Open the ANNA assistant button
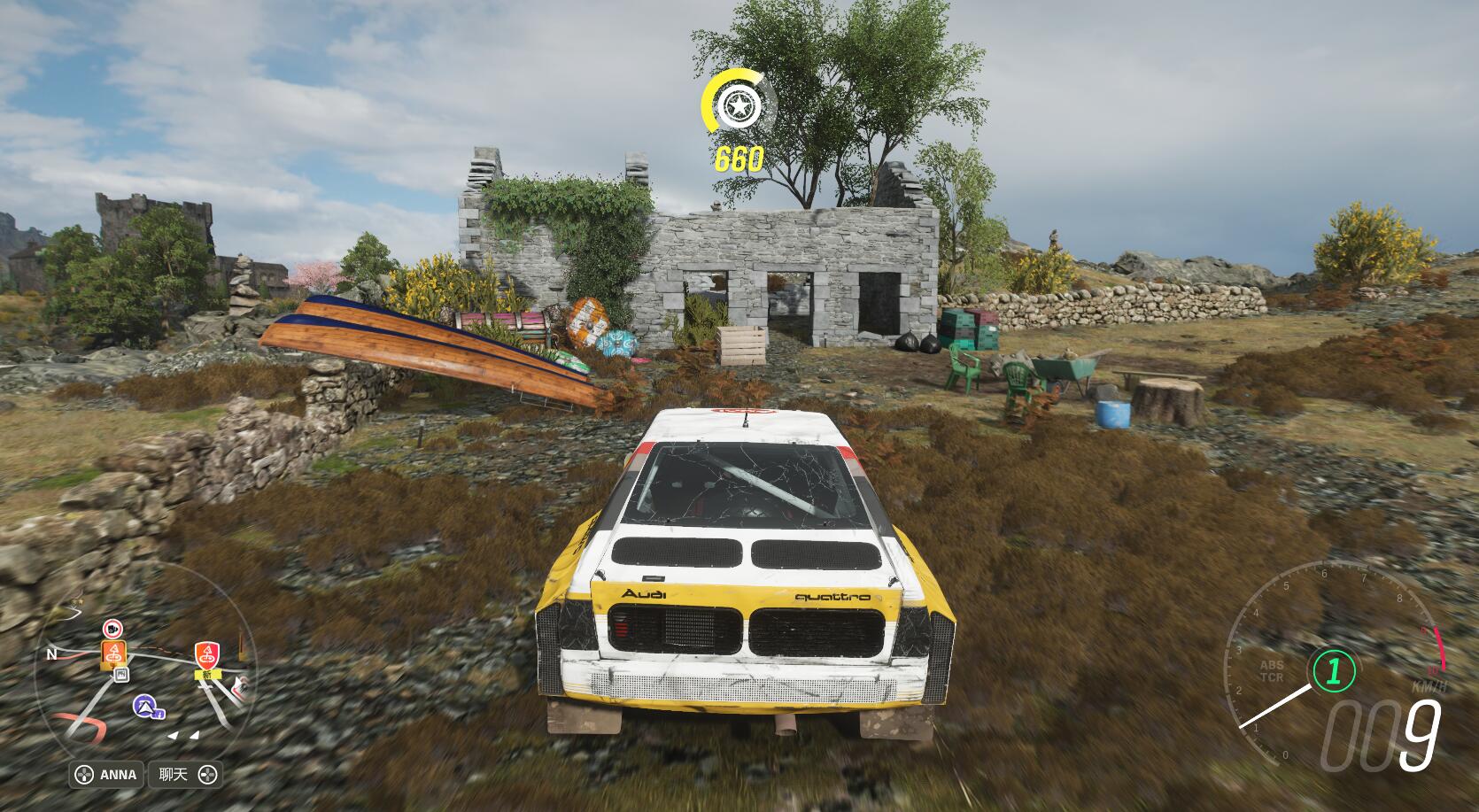Screen dimensions: 1479x812 pyautogui.click(x=107, y=775)
